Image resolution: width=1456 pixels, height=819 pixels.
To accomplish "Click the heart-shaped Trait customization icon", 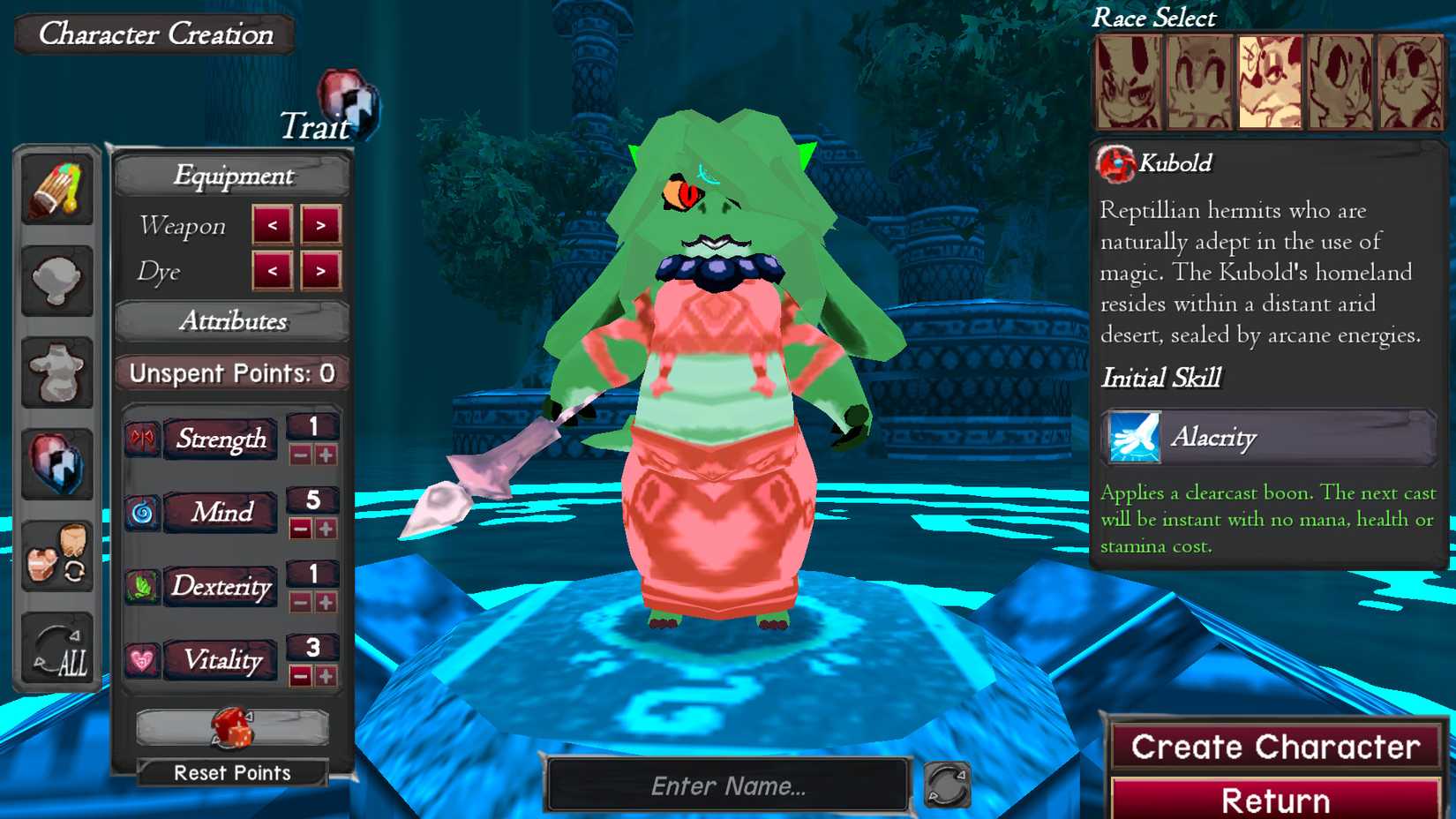I will (57, 463).
